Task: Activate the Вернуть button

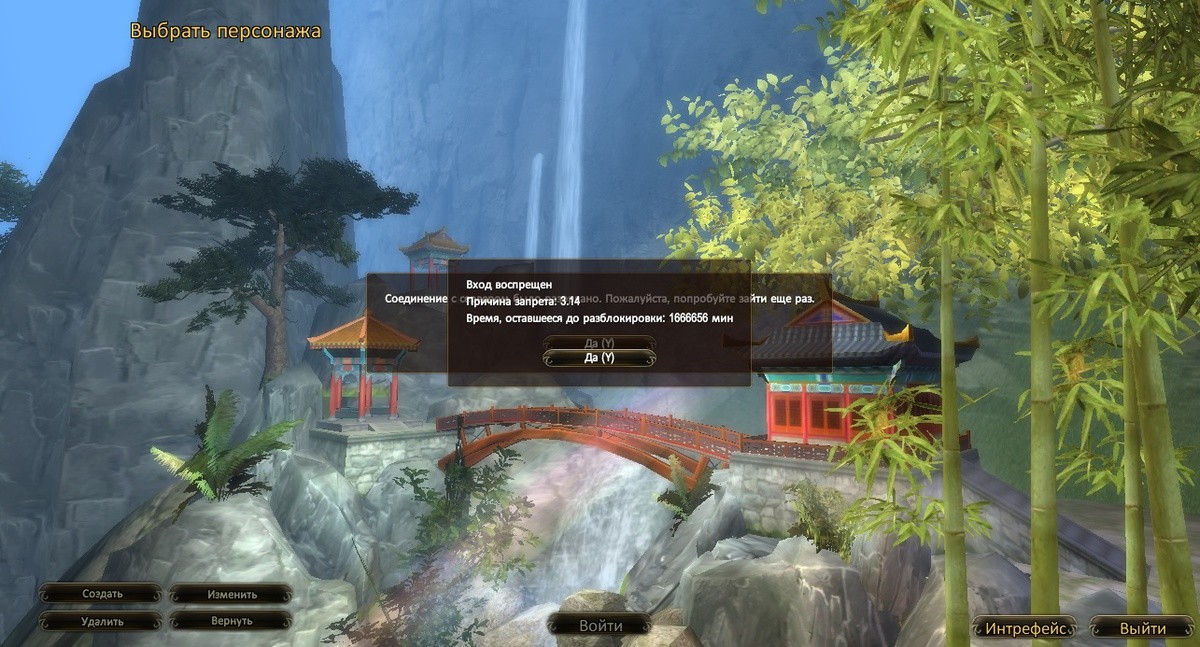Action: [232, 621]
